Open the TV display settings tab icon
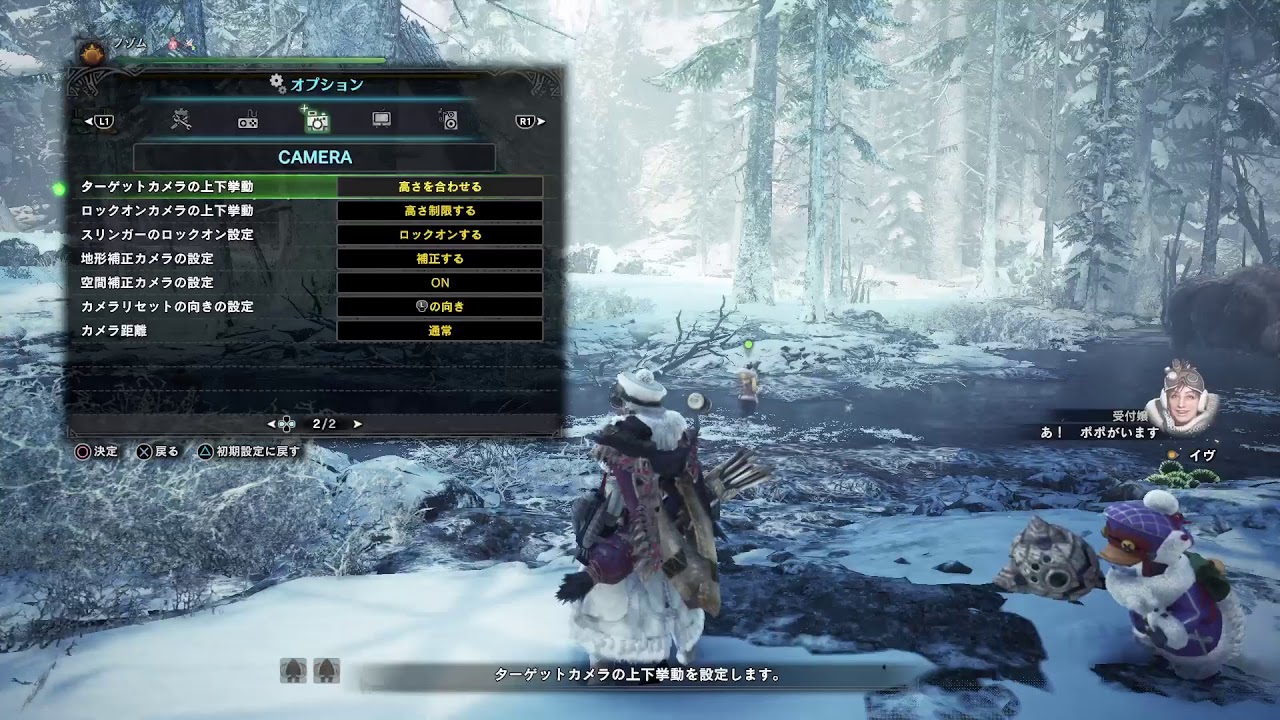The image size is (1280, 720). [x=381, y=120]
